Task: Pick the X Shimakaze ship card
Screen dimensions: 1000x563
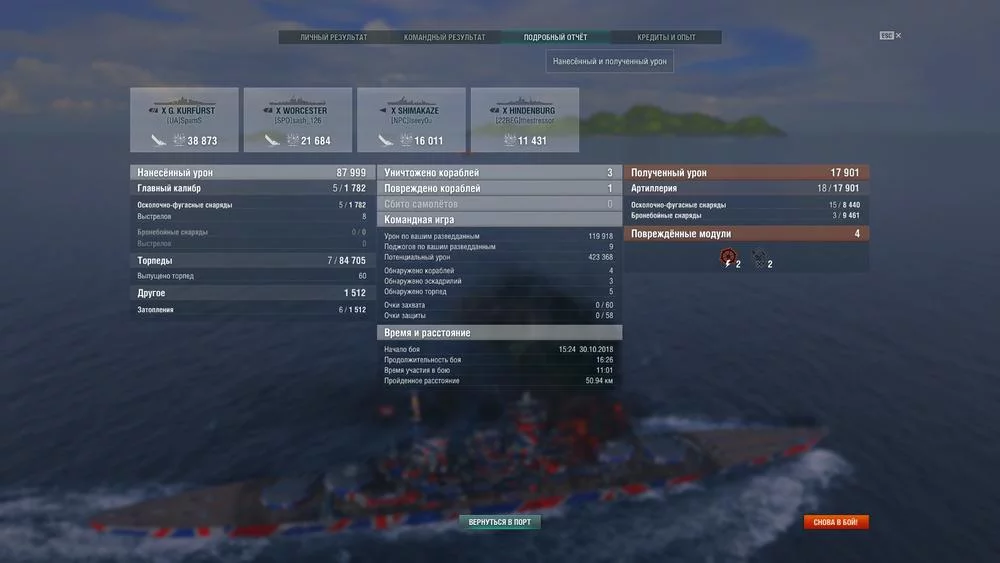Action: [x=411, y=120]
